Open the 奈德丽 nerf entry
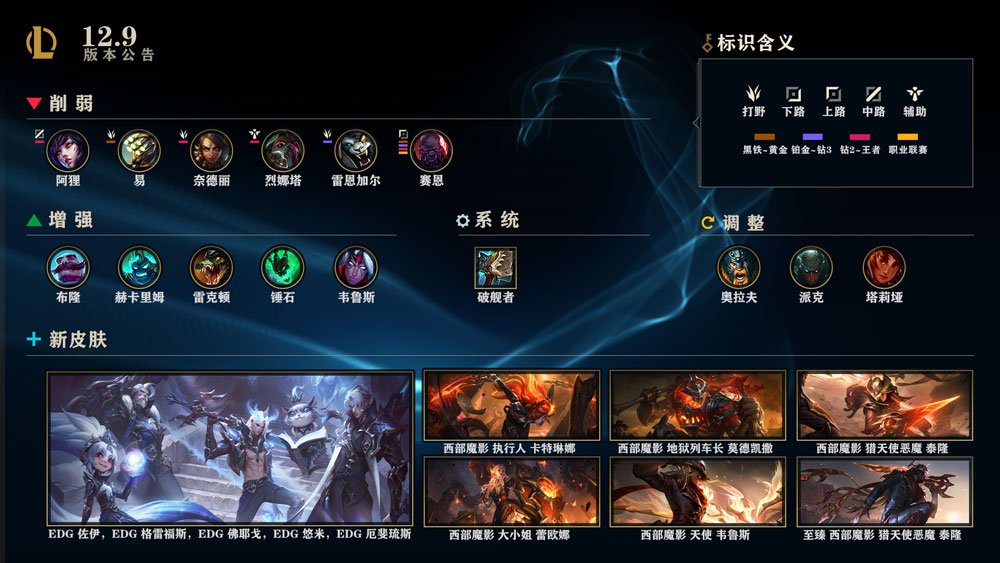 [x=211, y=151]
